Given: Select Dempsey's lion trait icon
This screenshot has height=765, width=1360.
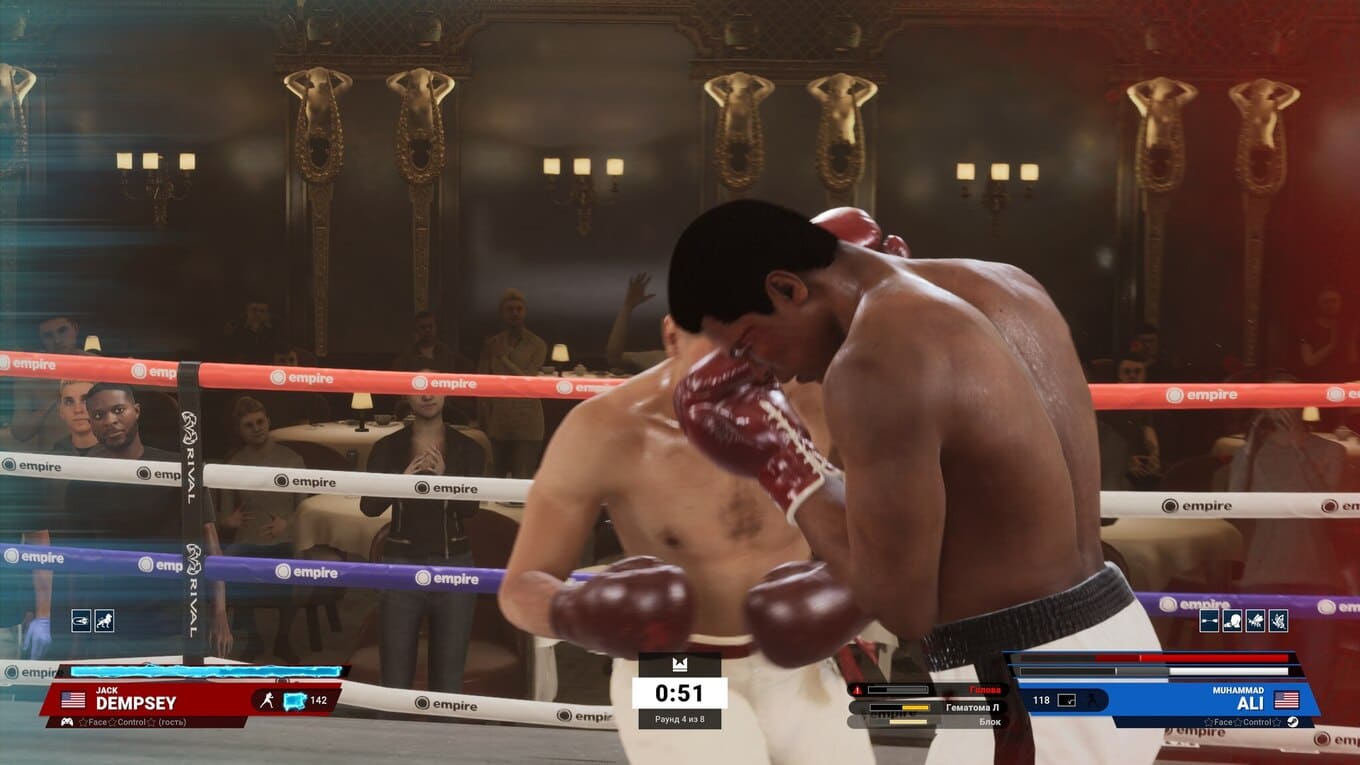Looking at the screenshot, I should [x=104, y=621].
